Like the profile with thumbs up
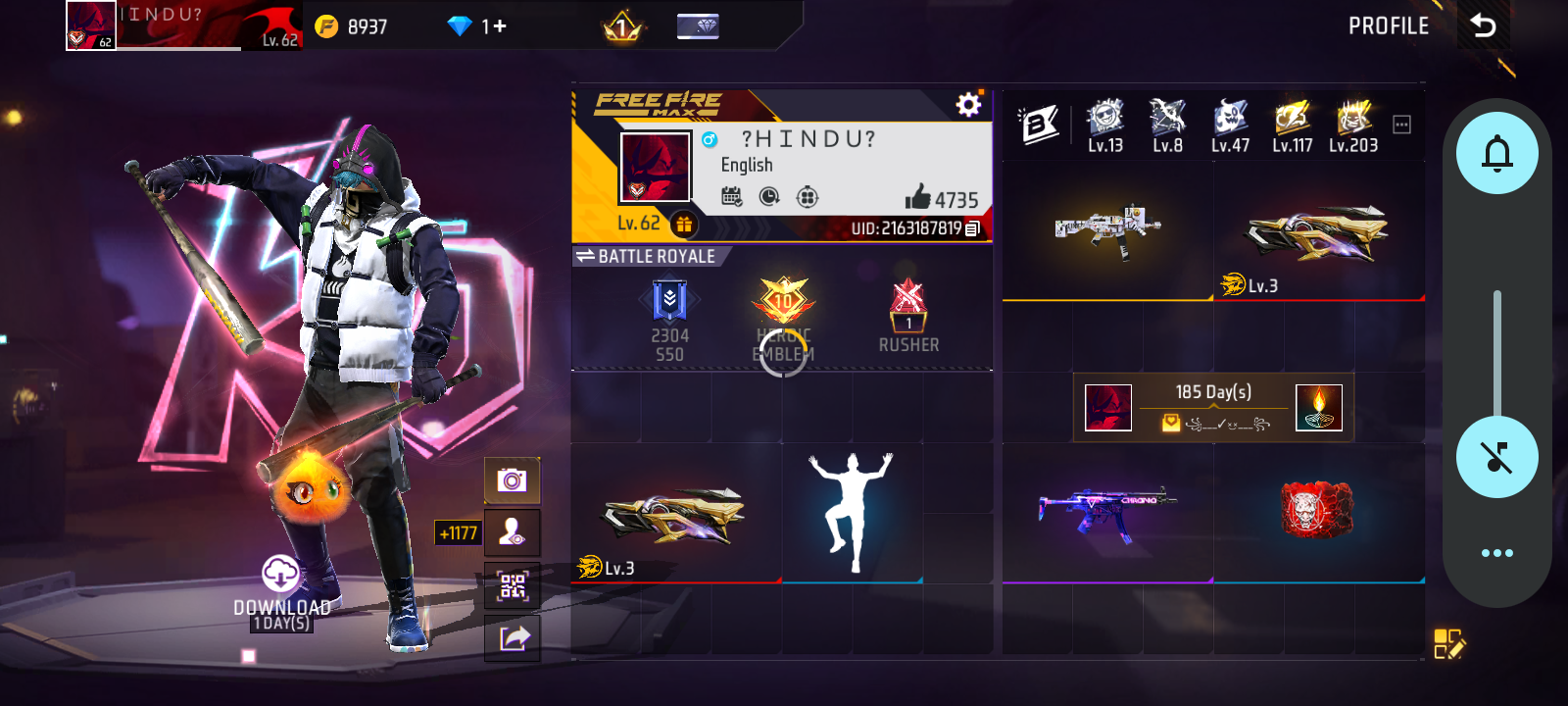 pyautogui.click(x=918, y=197)
